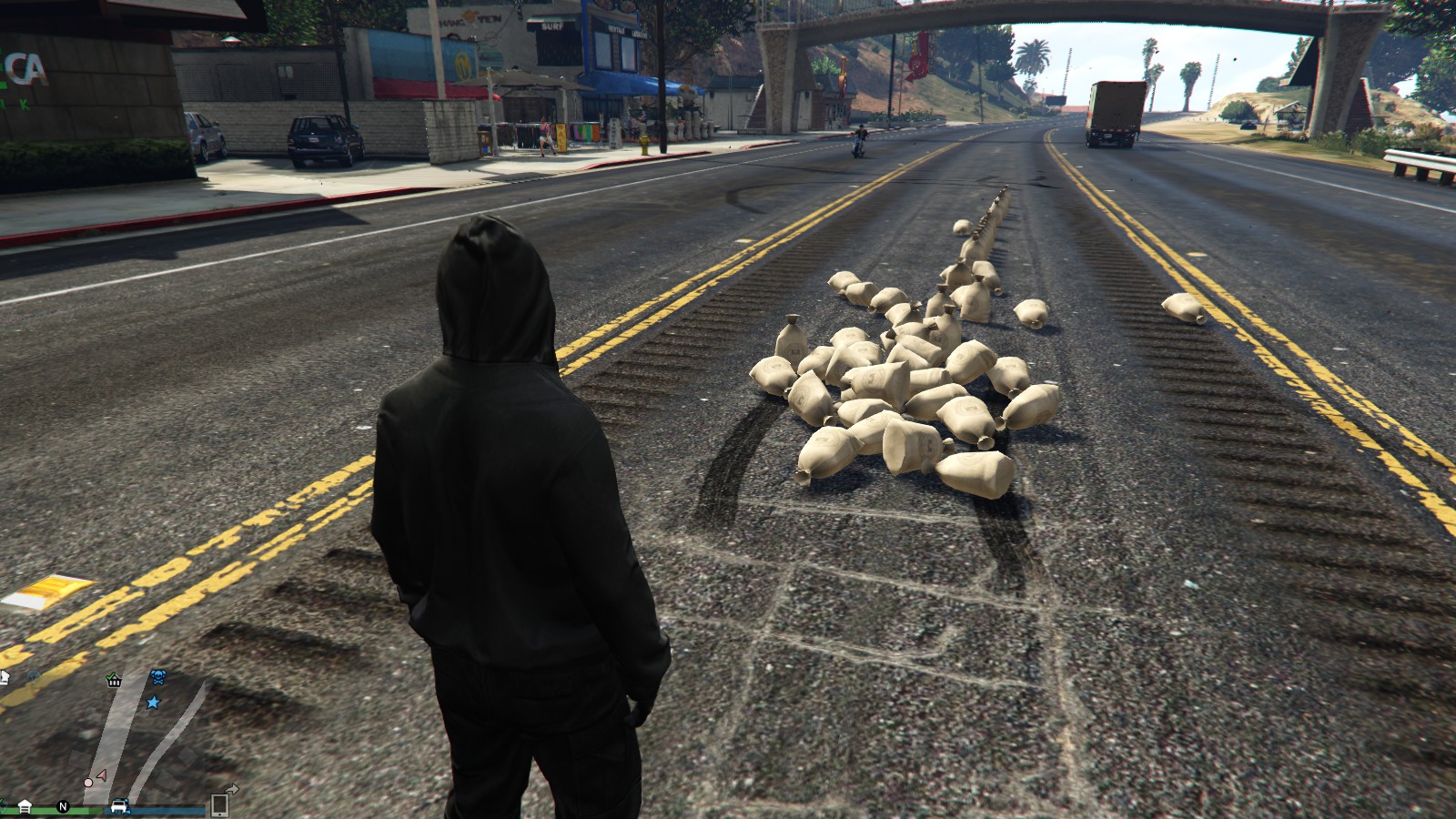
Task: Select the blue skull marker on the minimap
Action: click(157, 678)
